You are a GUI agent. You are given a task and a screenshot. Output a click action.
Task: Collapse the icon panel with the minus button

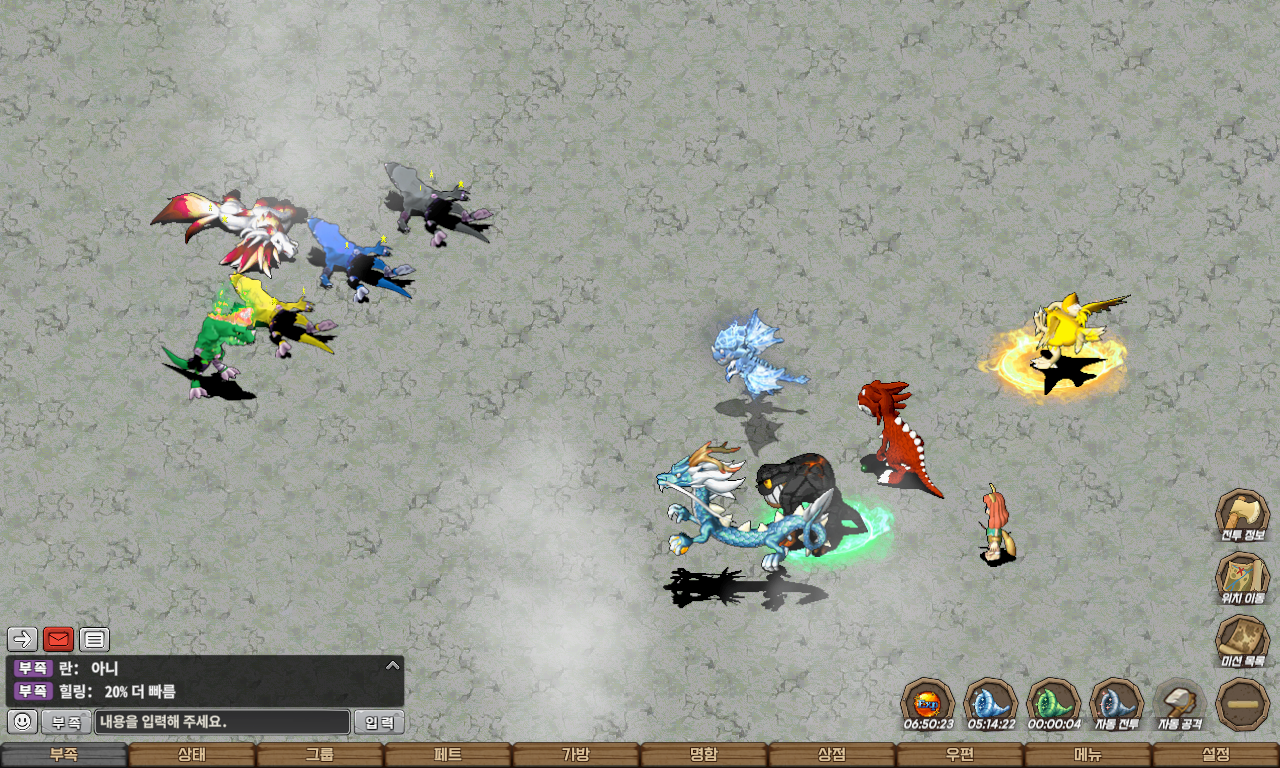pyautogui.click(x=1242, y=703)
